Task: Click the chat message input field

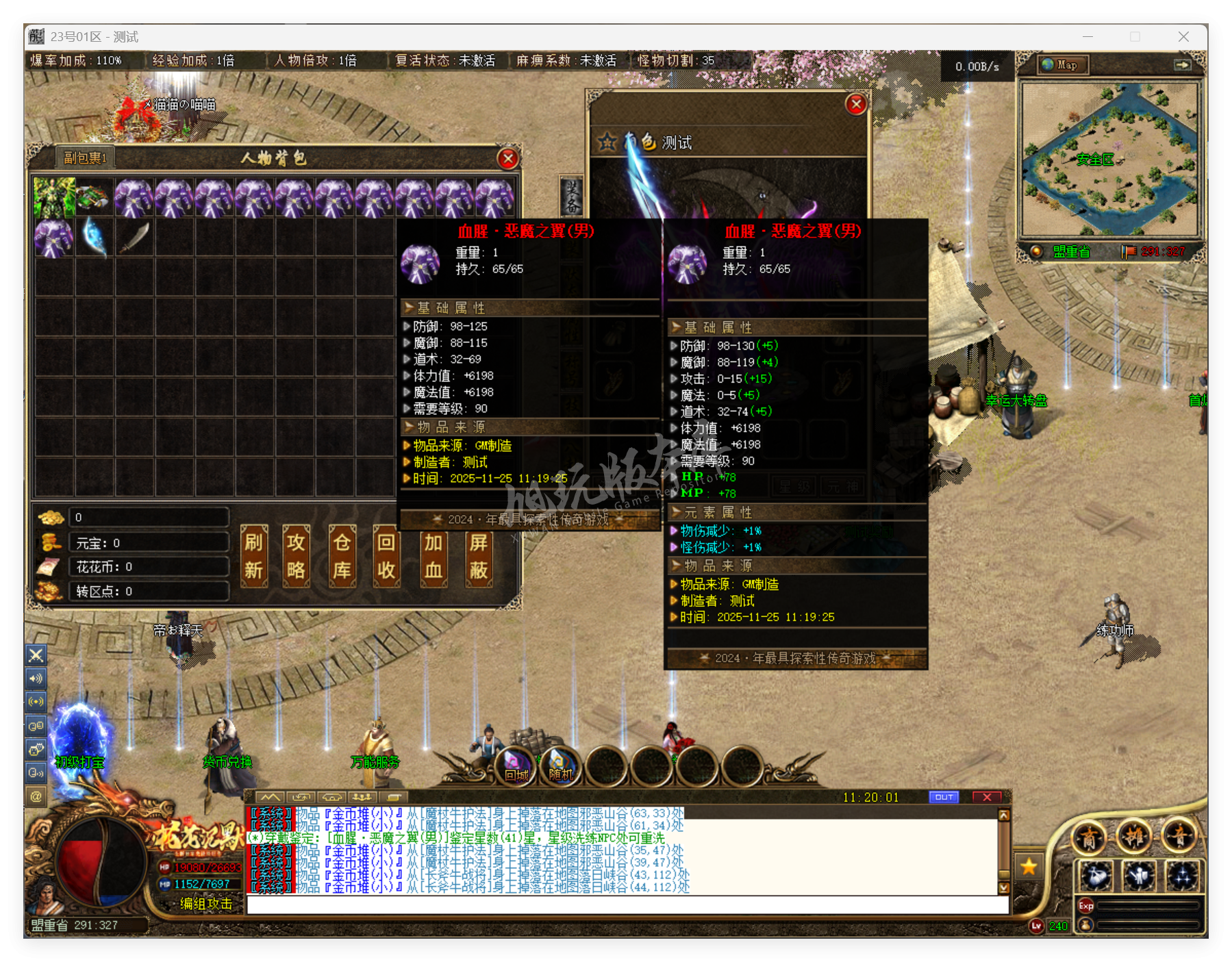Action: click(x=616, y=904)
